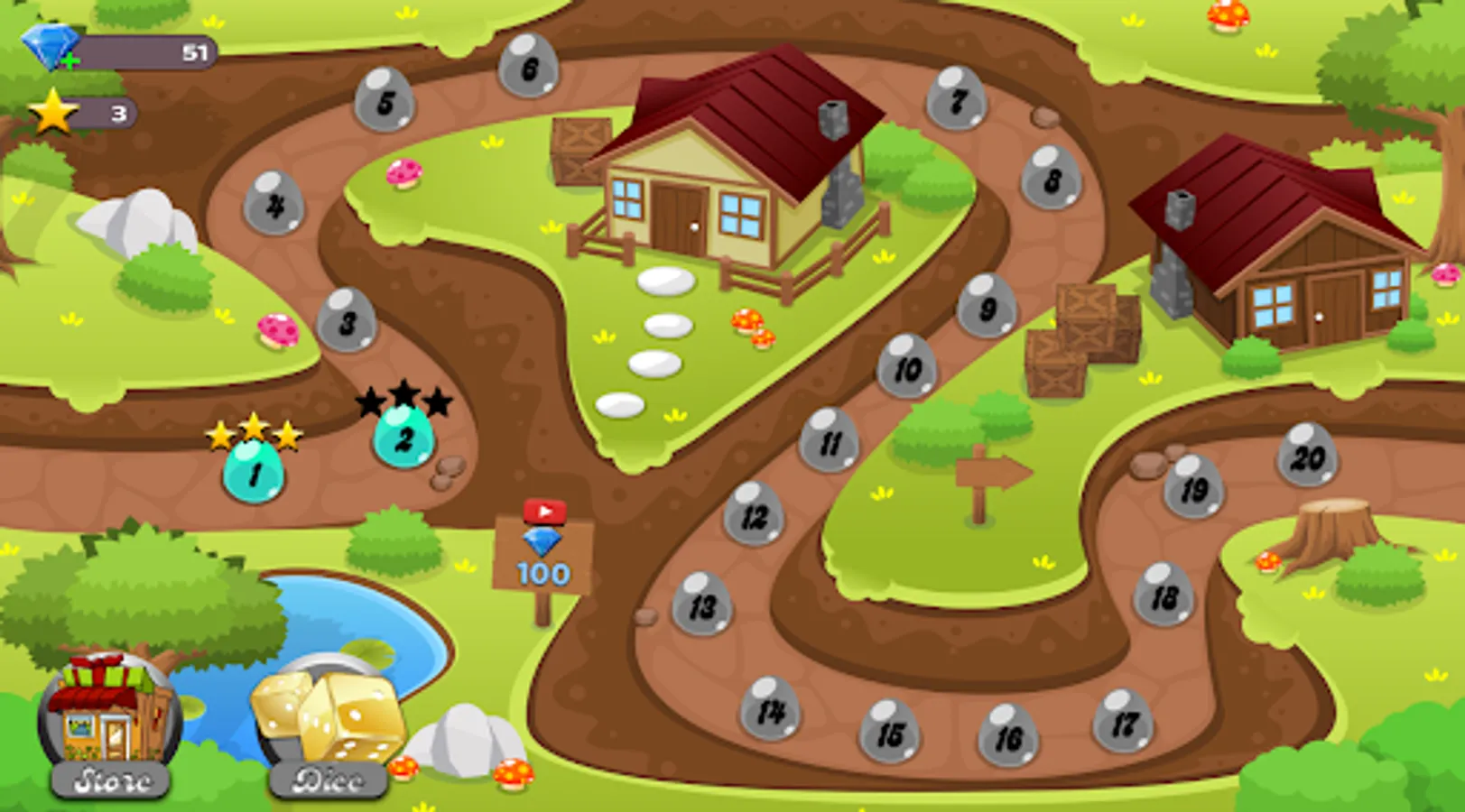
Task: Click level 17 near the bottom right
Action: (x=1122, y=722)
